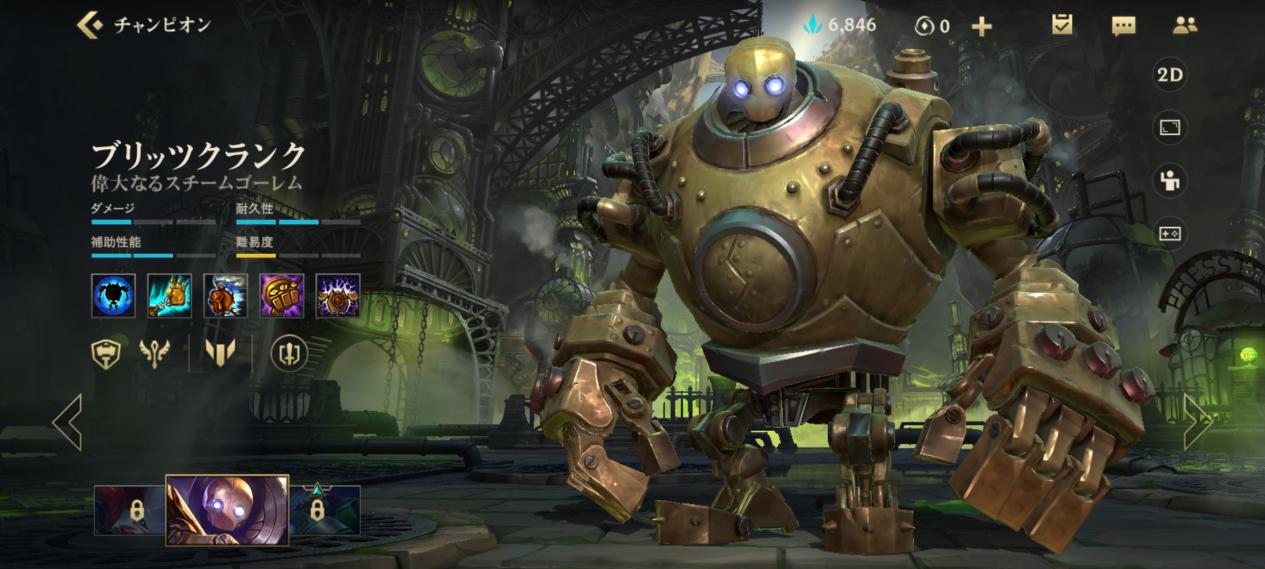Show the Power Fist ability details

coord(282,295)
